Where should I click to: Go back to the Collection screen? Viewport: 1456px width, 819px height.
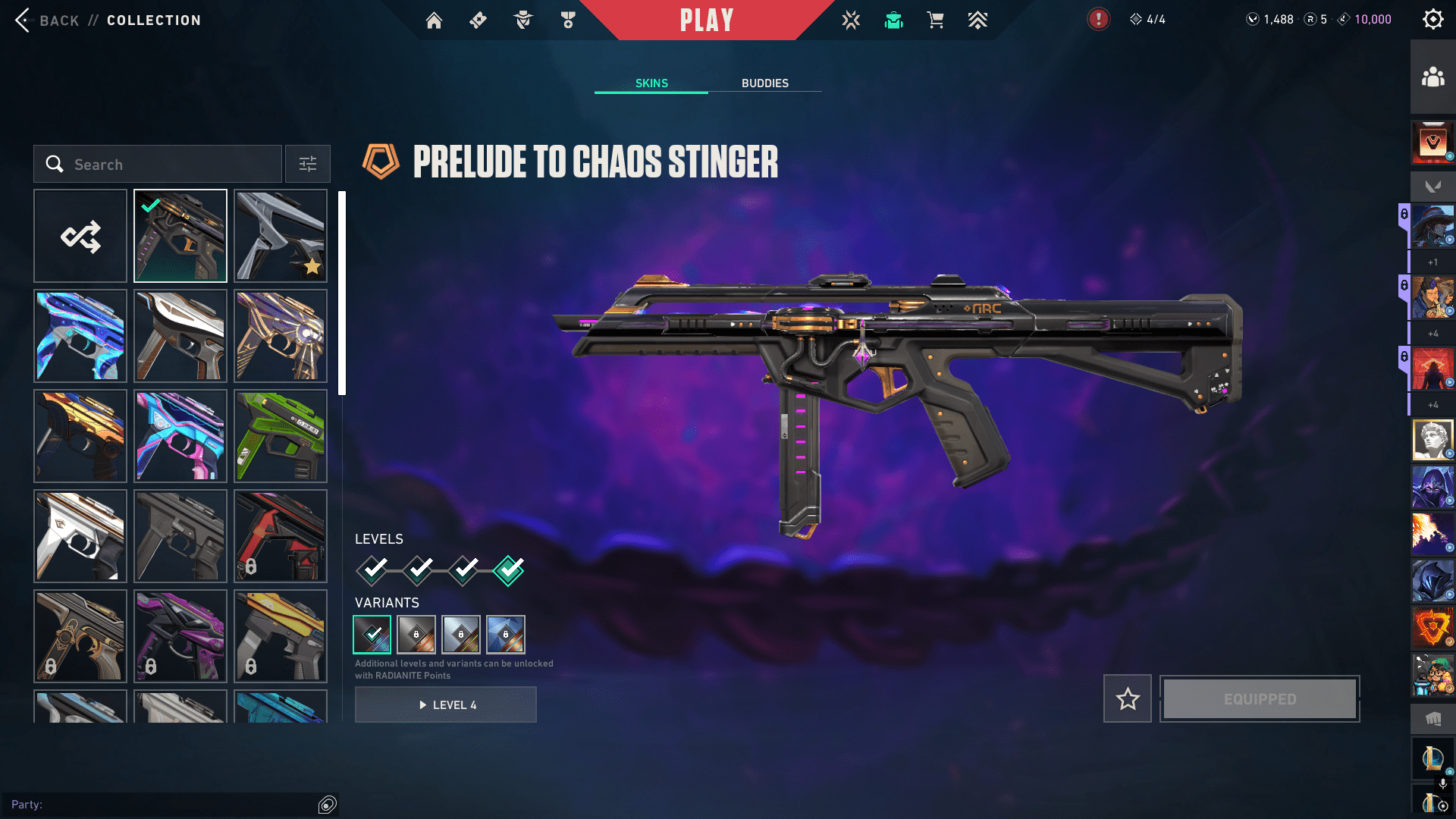(x=45, y=20)
